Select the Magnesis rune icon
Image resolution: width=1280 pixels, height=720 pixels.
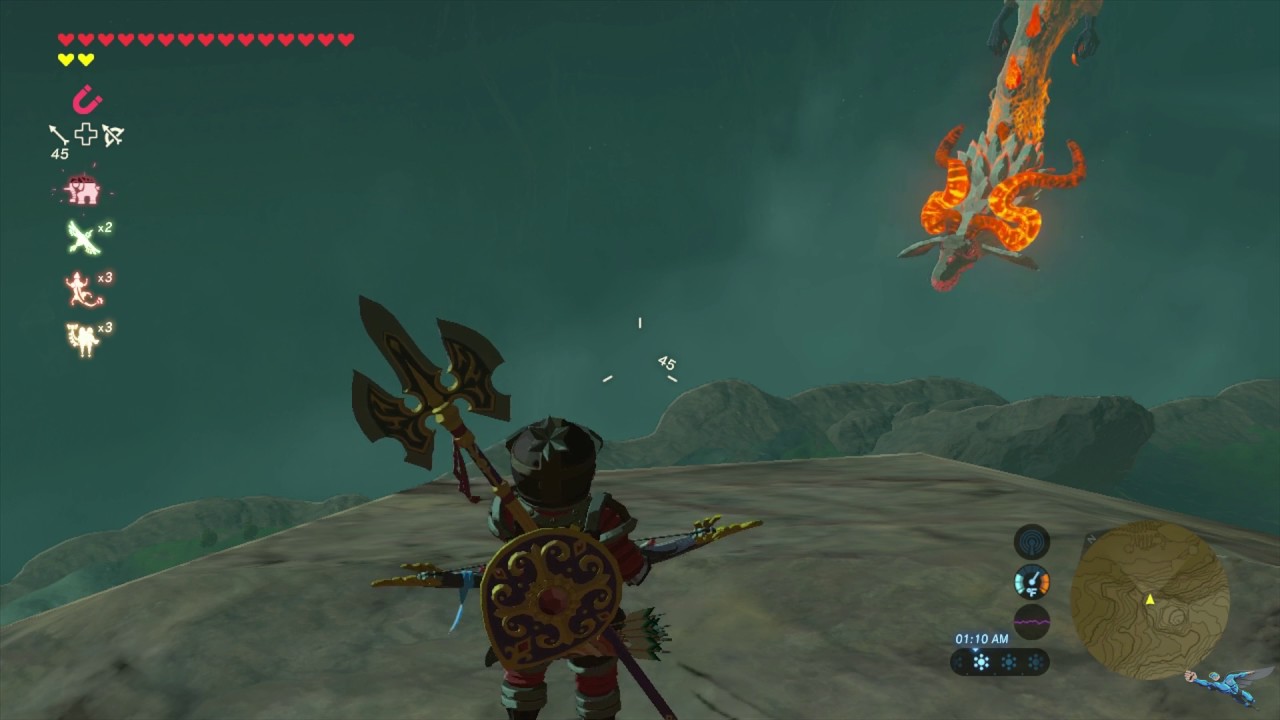(87, 100)
